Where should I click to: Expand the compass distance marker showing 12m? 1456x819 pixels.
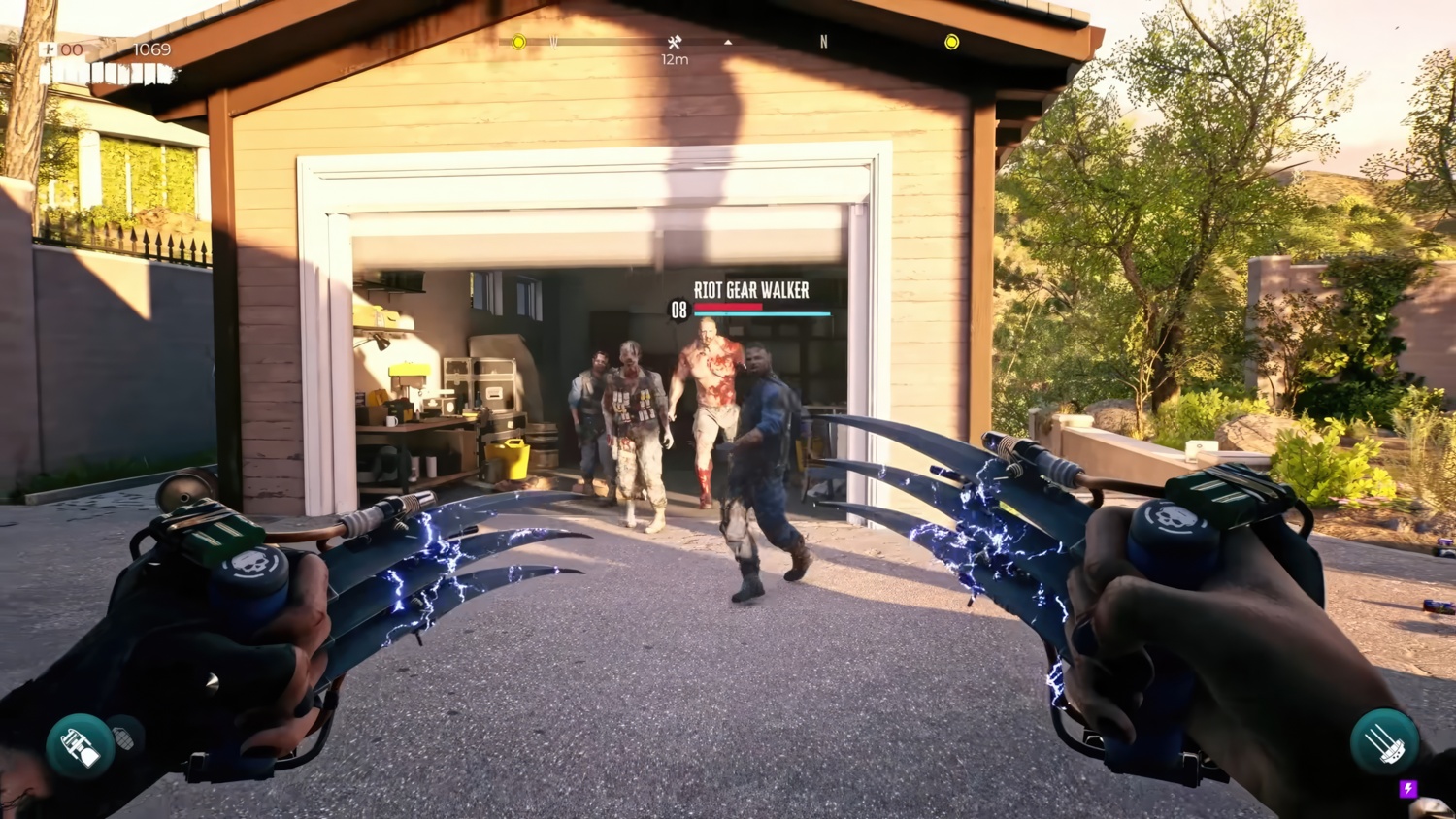(674, 60)
